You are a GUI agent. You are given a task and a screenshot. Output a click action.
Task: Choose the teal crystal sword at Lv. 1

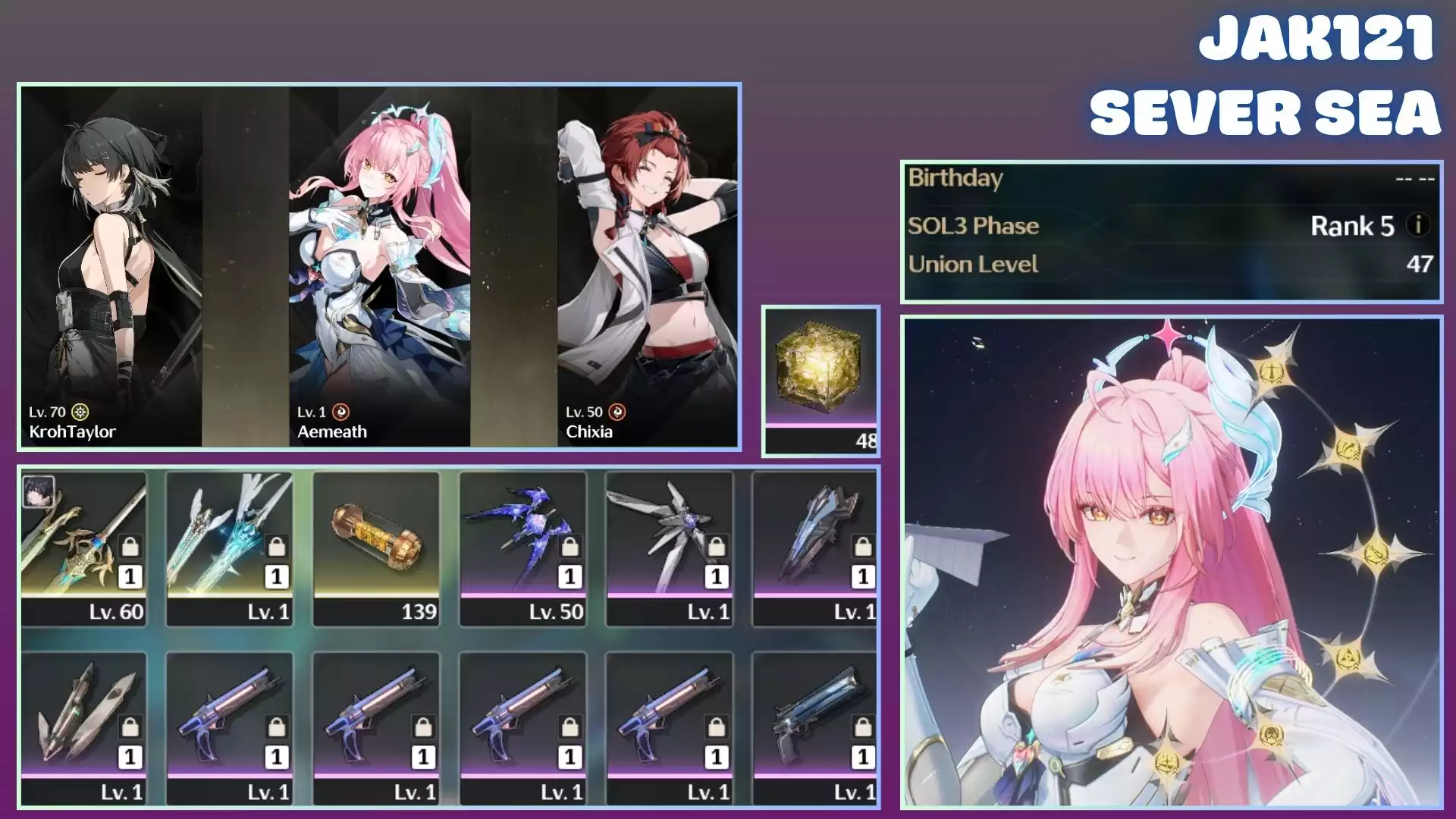pos(229,548)
